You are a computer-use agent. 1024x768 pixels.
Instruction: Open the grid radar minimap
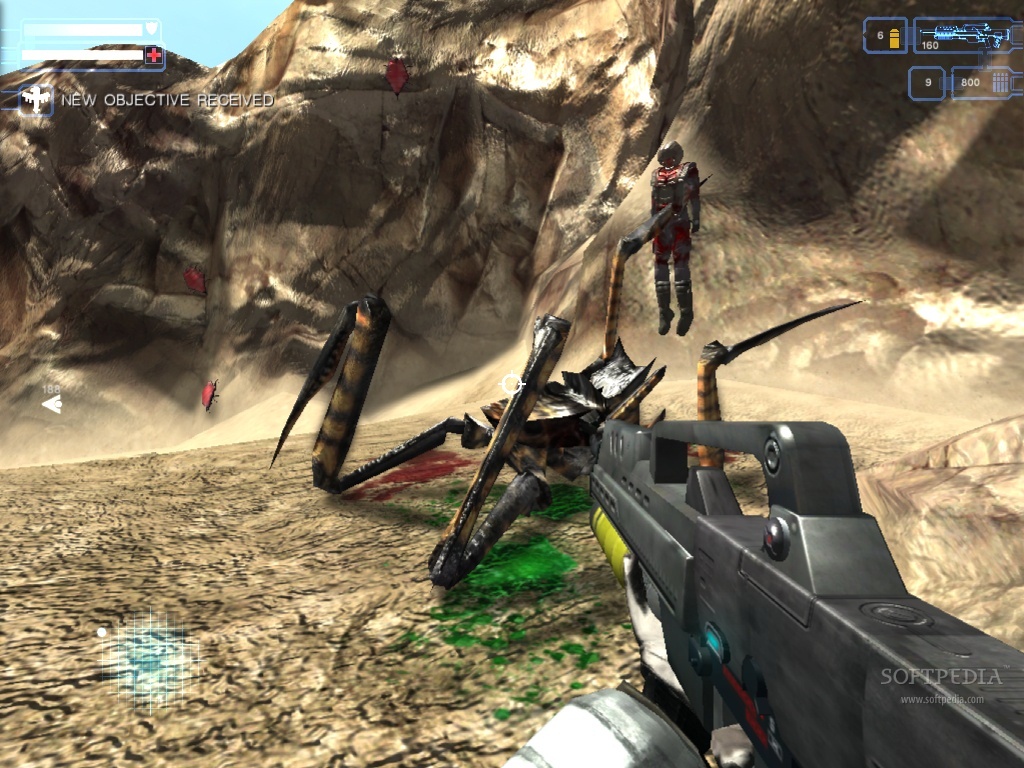pos(152,655)
